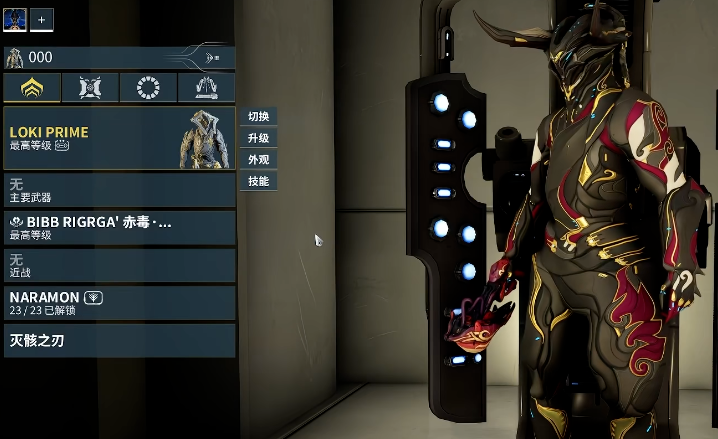Open the Naramon focus school entry
Screen dimensions: 718x439
119,303
